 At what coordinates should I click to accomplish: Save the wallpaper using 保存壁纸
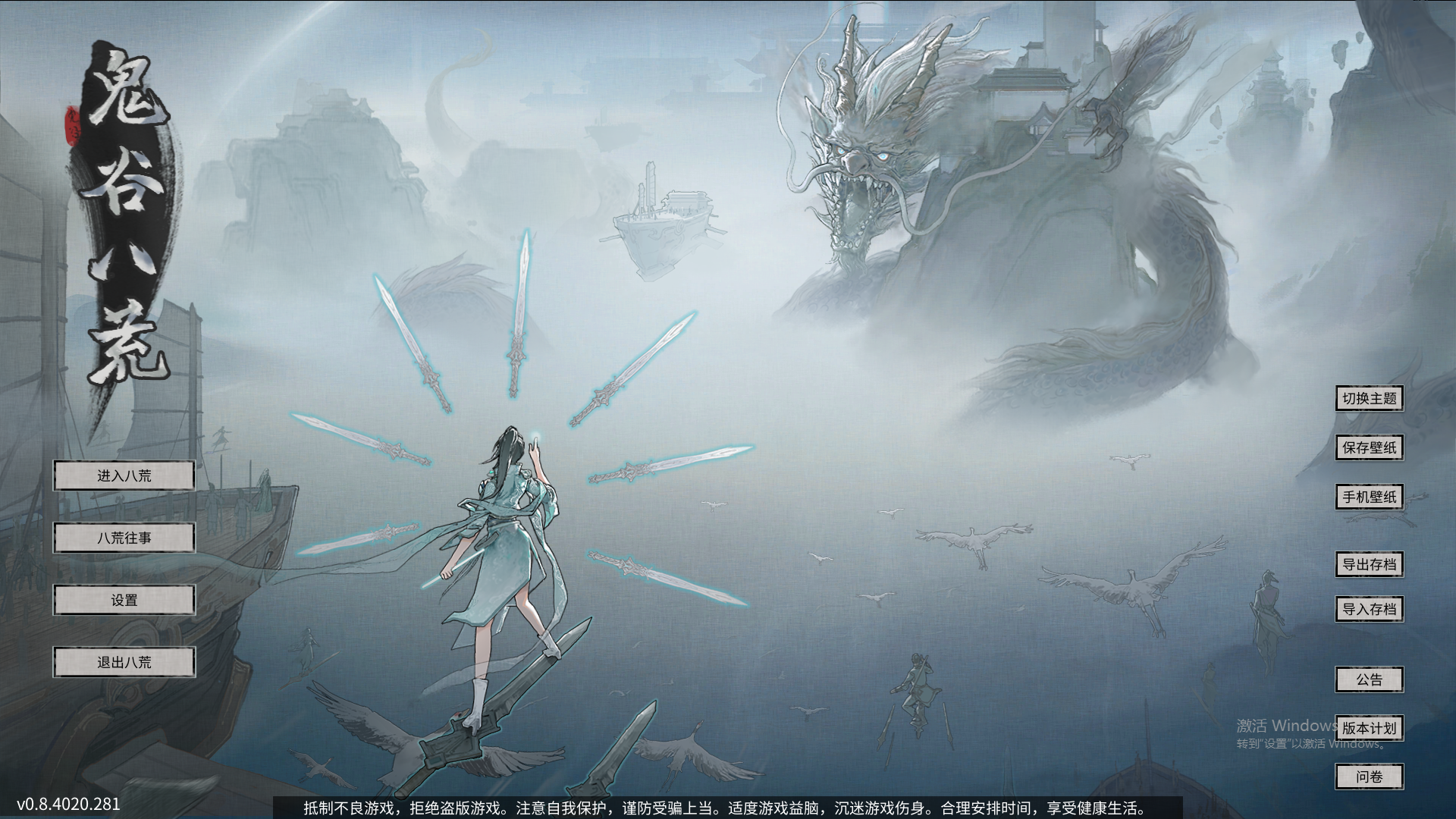pyautogui.click(x=1370, y=447)
